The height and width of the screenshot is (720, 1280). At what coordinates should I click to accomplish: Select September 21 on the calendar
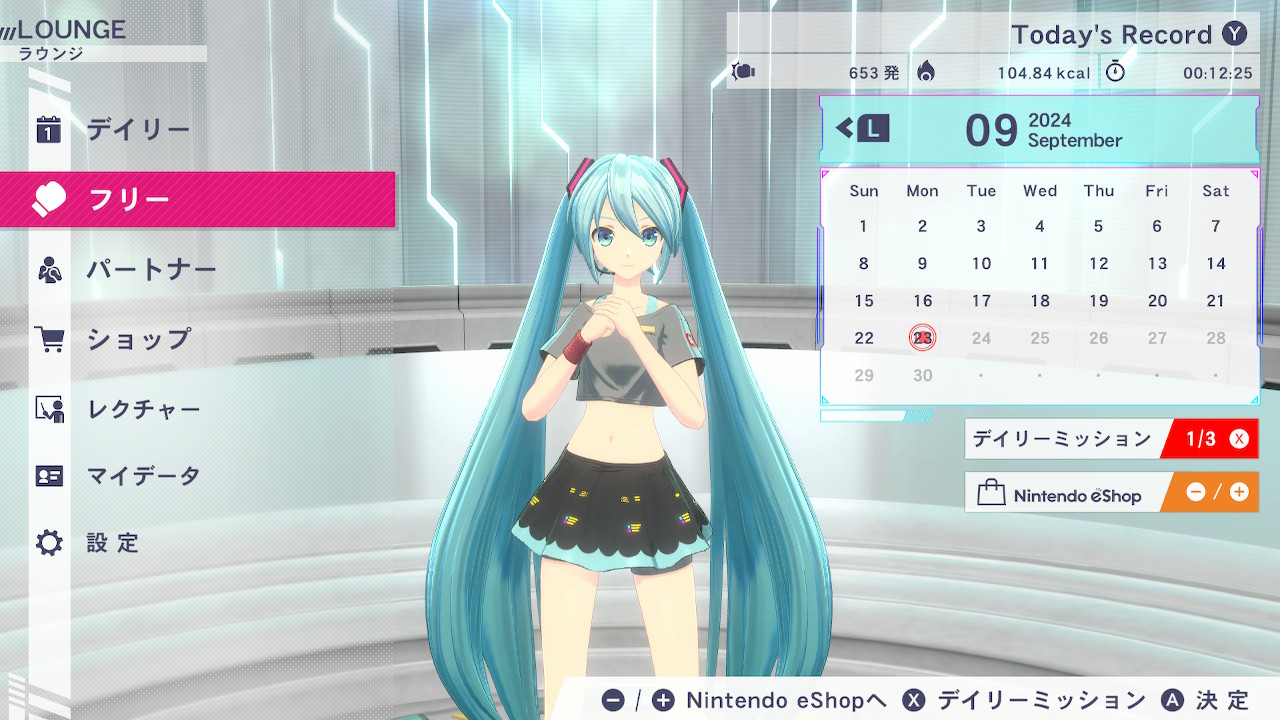point(1216,301)
